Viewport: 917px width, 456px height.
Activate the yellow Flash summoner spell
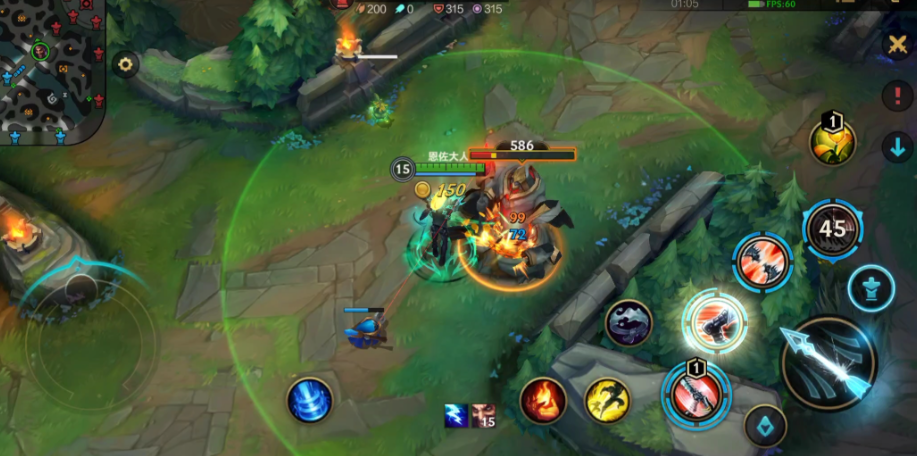click(606, 401)
